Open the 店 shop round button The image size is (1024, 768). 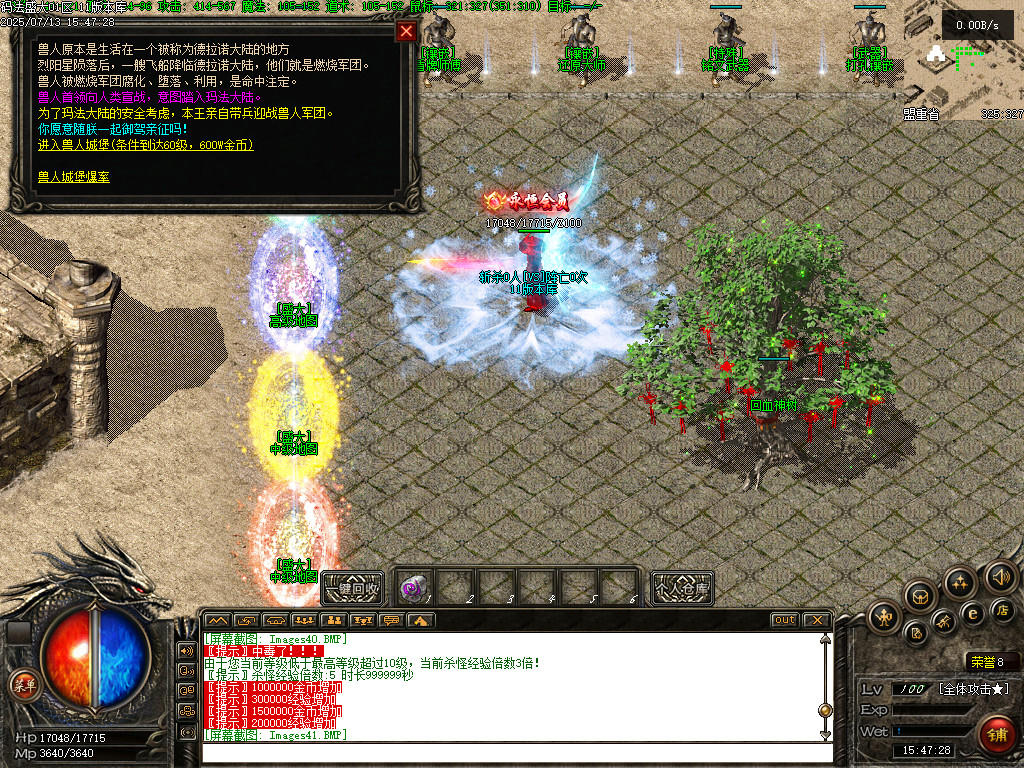pyautogui.click(x=1001, y=609)
